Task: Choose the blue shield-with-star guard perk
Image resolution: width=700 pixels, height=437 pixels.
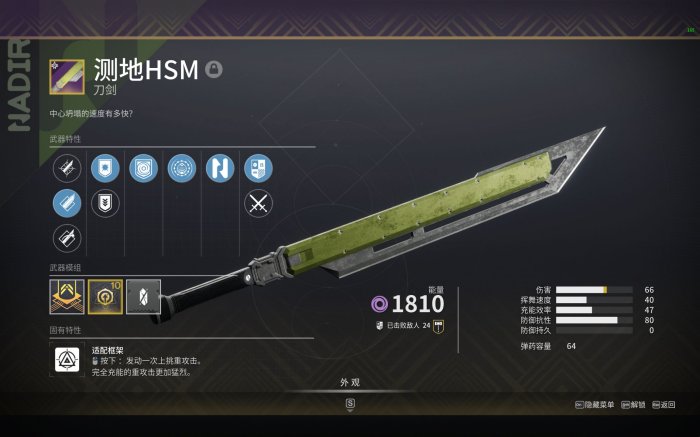Action: click(104, 168)
